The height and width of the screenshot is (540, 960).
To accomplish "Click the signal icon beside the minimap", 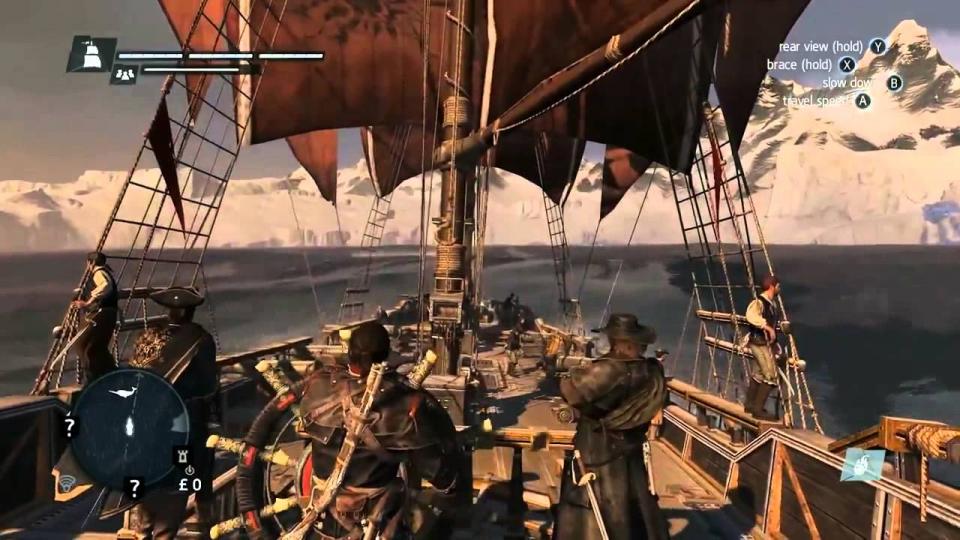I will pos(68,484).
